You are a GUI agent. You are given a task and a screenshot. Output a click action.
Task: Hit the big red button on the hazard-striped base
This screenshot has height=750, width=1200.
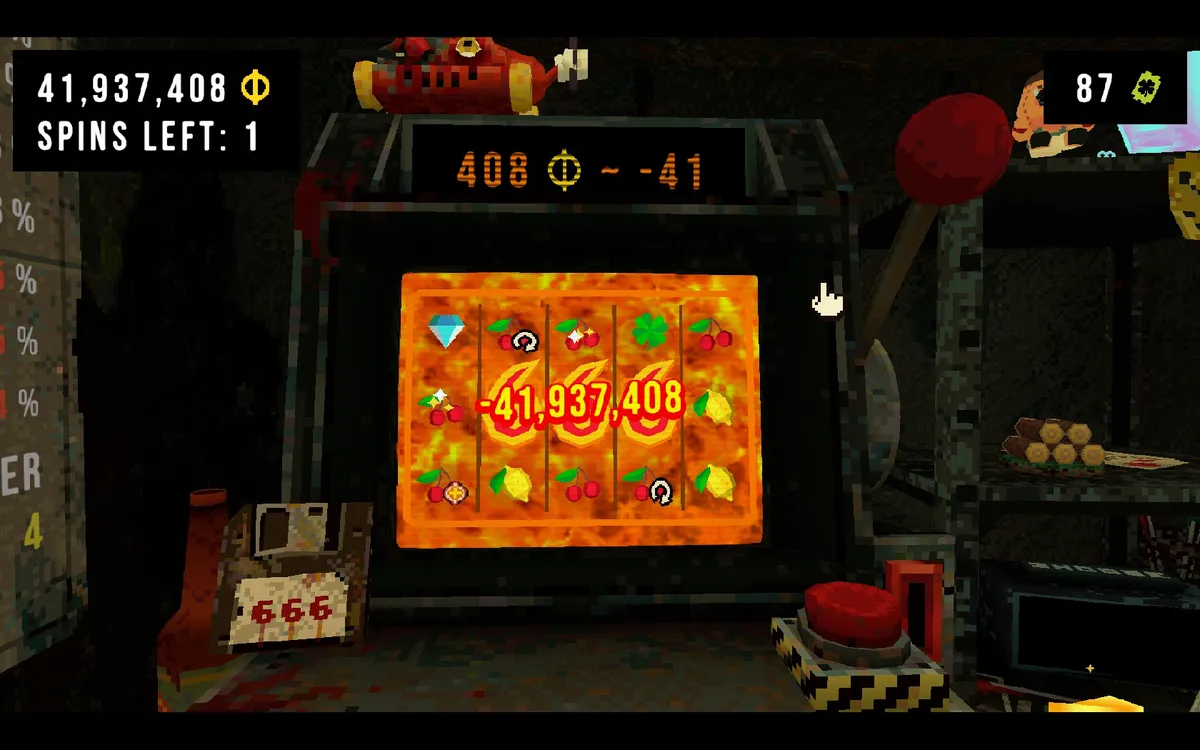tap(853, 611)
